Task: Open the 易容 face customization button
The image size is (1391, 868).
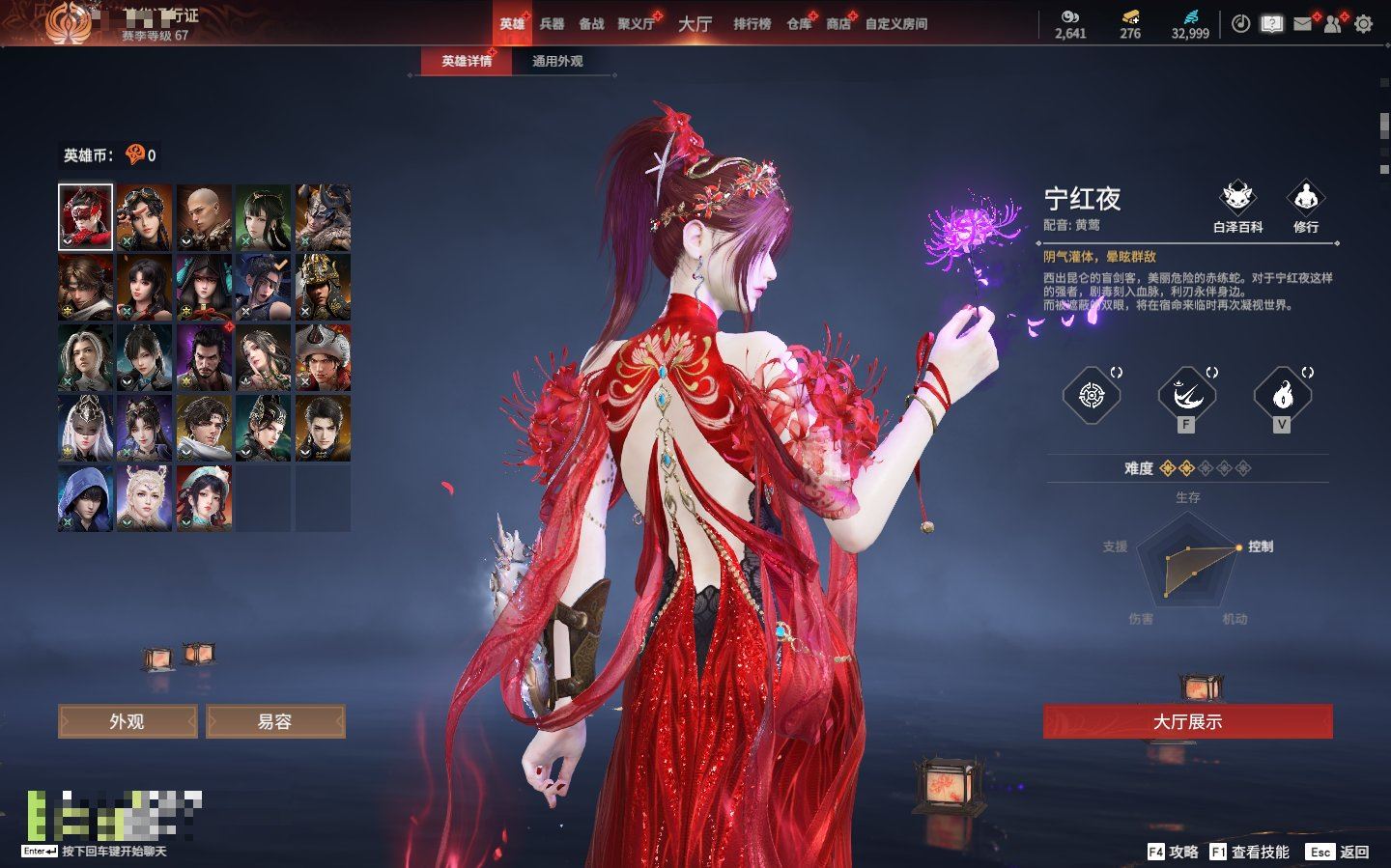Action: click(x=275, y=721)
